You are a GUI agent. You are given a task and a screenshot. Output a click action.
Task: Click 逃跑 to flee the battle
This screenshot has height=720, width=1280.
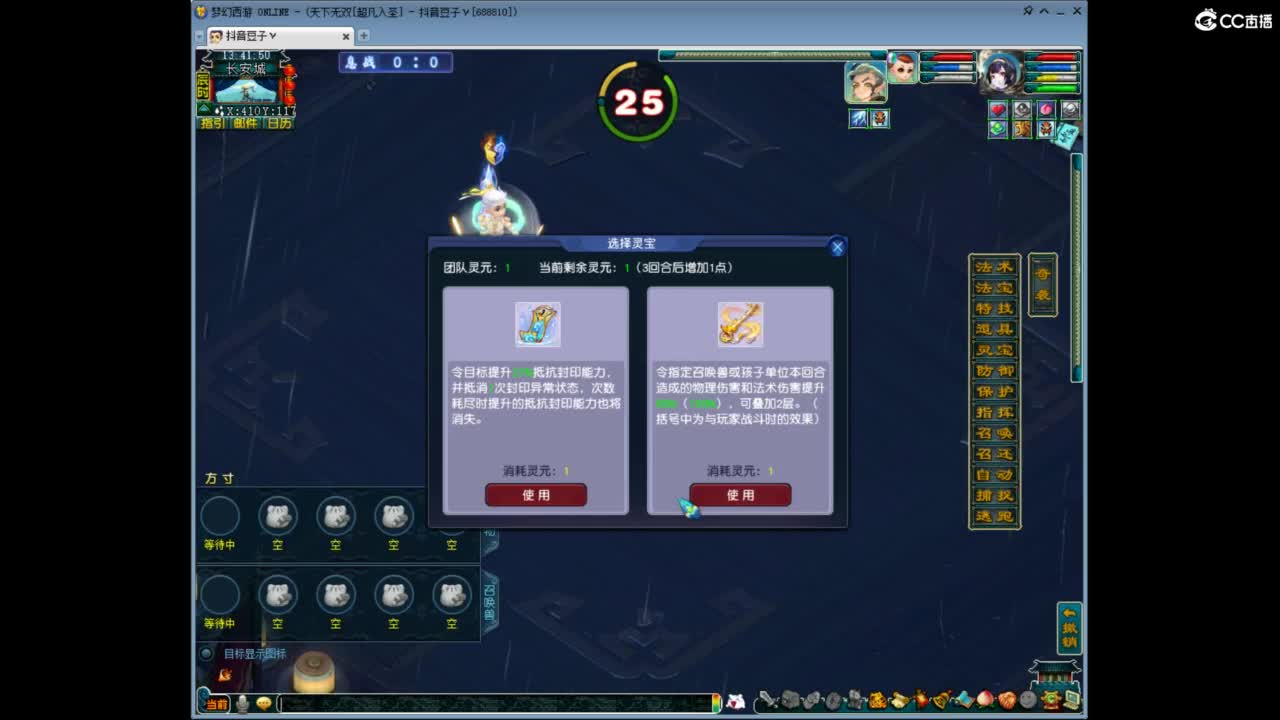pos(995,514)
